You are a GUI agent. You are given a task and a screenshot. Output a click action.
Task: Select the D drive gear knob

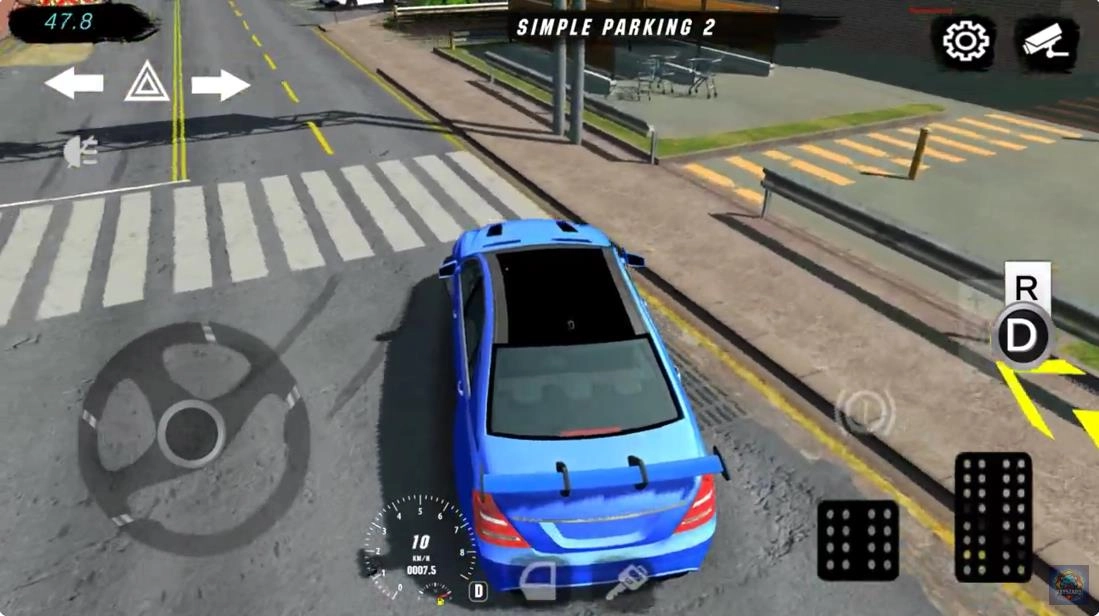(1022, 337)
